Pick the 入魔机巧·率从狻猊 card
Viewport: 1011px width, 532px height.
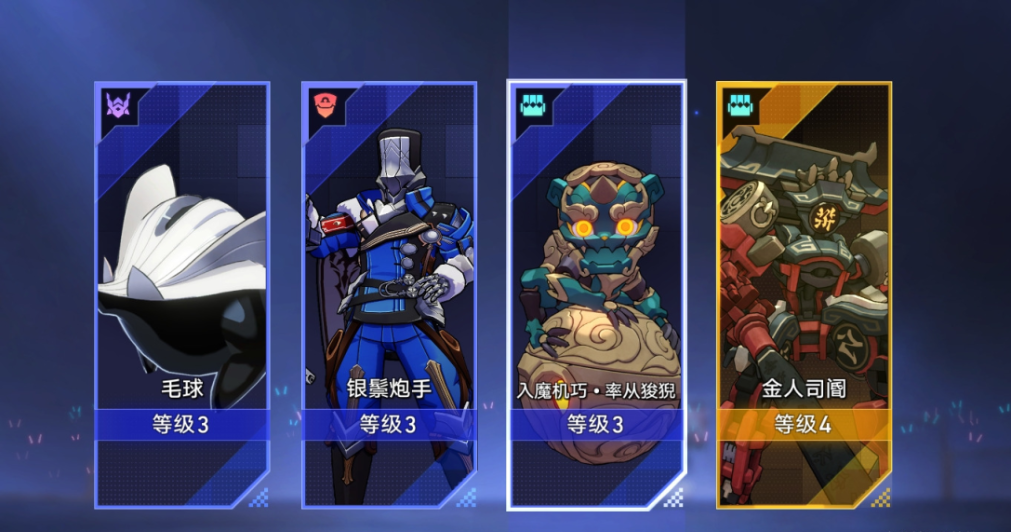coord(596,295)
